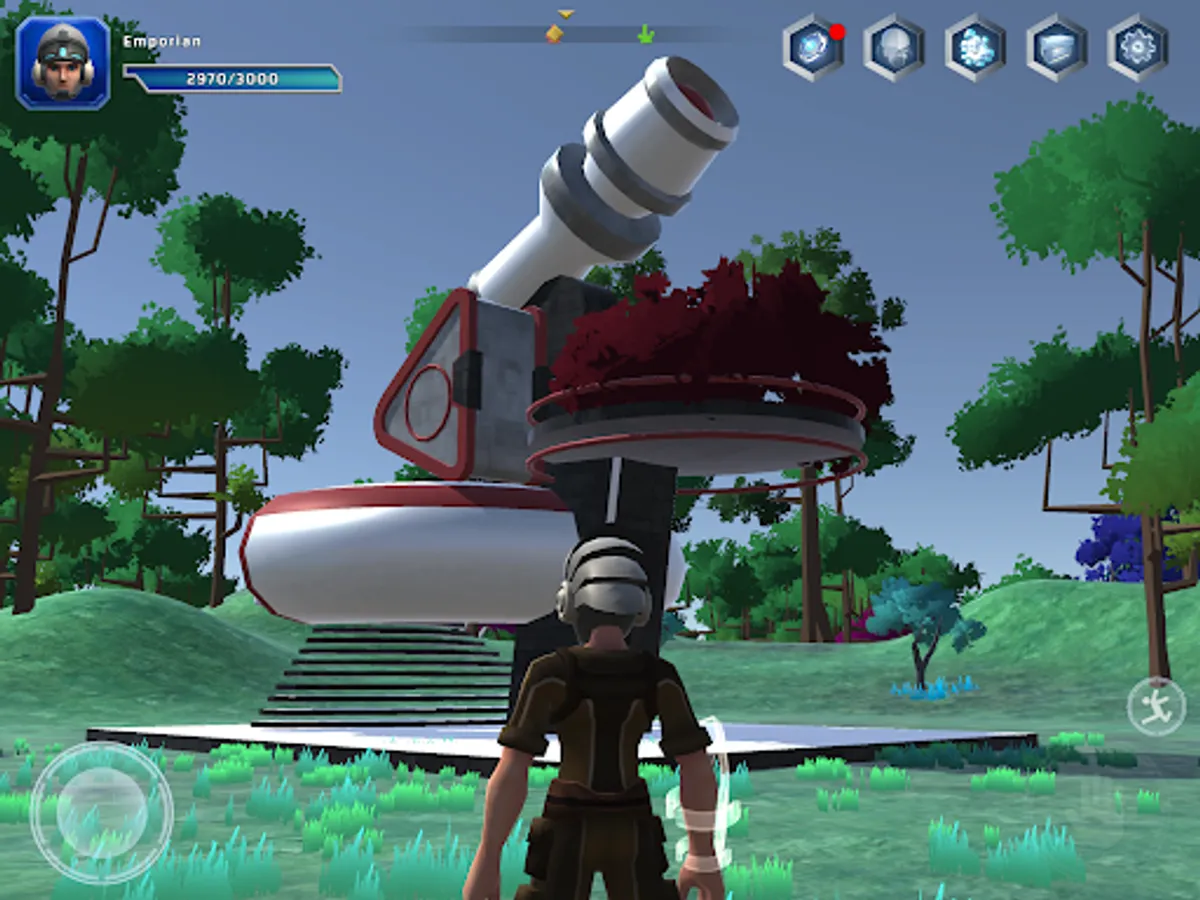Open the gear settings icon
1200x900 pixels.
[1138, 48]
